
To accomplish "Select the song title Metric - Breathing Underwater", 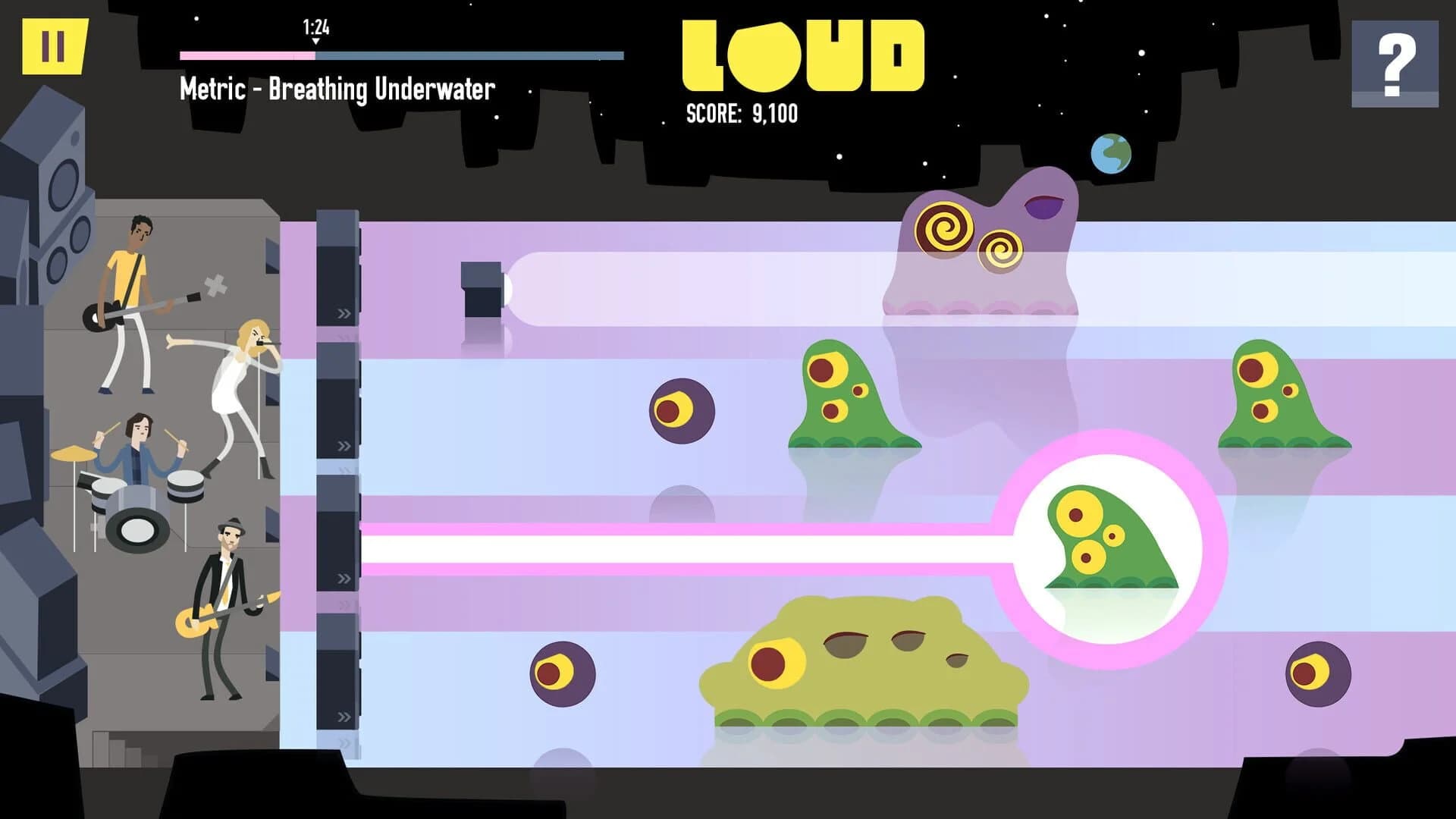I will coord(336,89).
